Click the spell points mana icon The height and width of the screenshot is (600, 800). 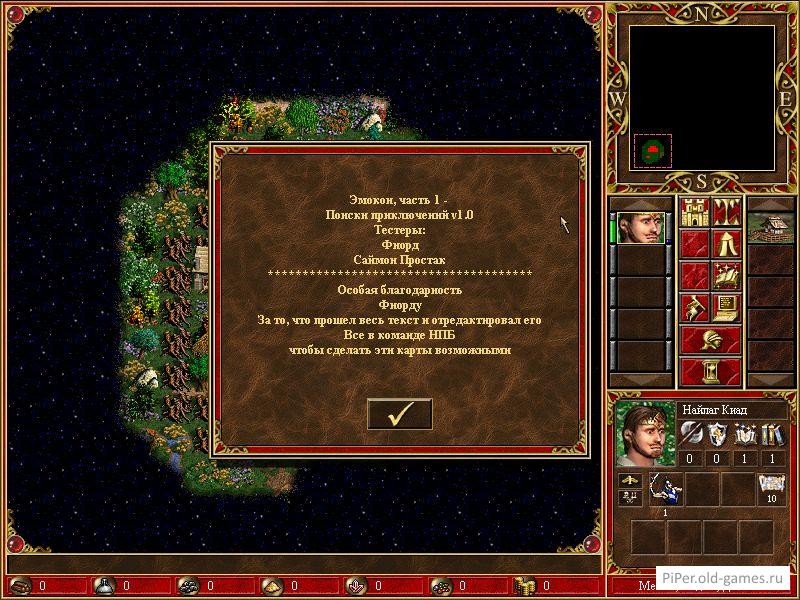[770, 489]
